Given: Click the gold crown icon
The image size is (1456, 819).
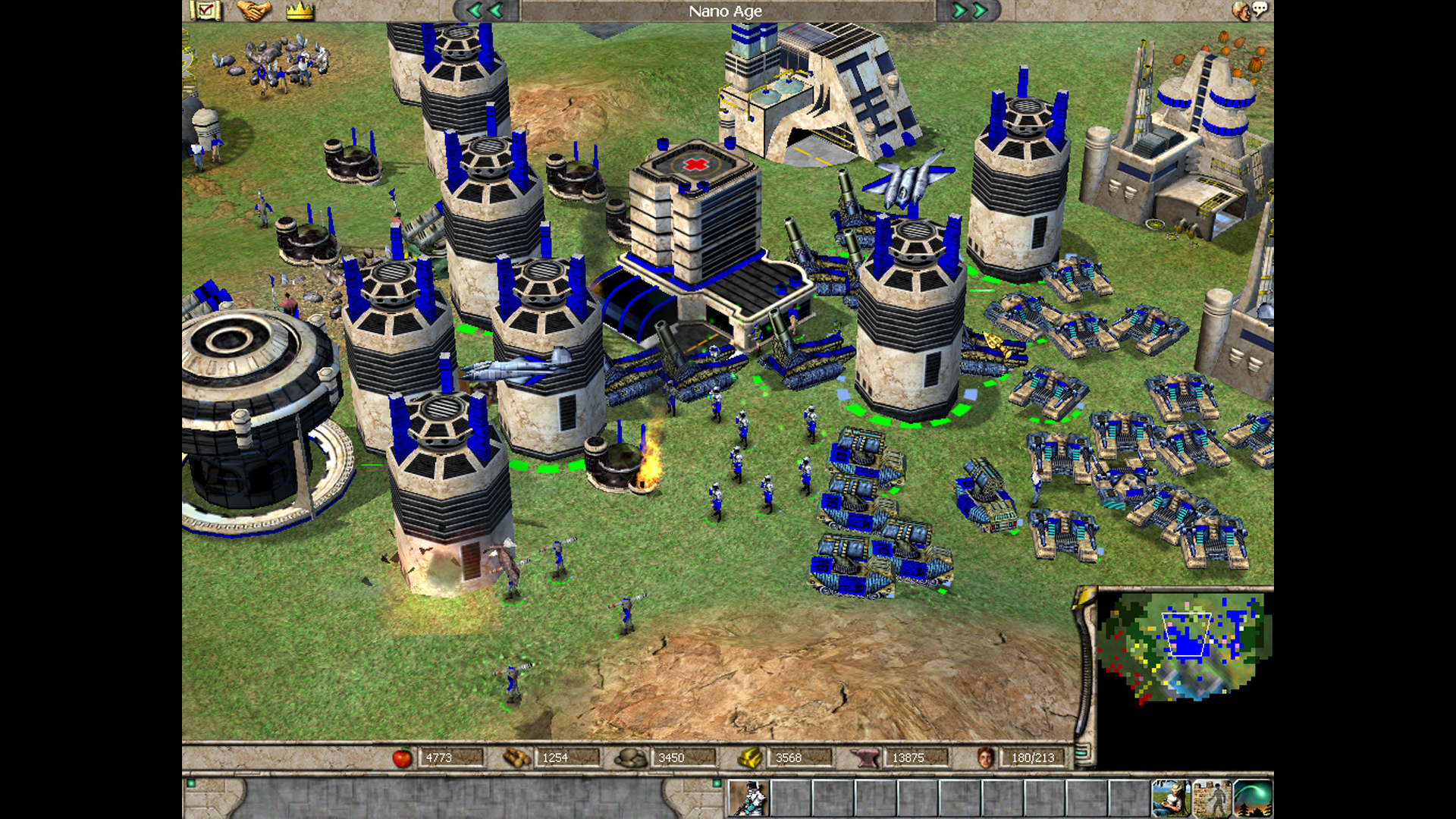Looking at the screenshot, I should click(x=300, y=11).
